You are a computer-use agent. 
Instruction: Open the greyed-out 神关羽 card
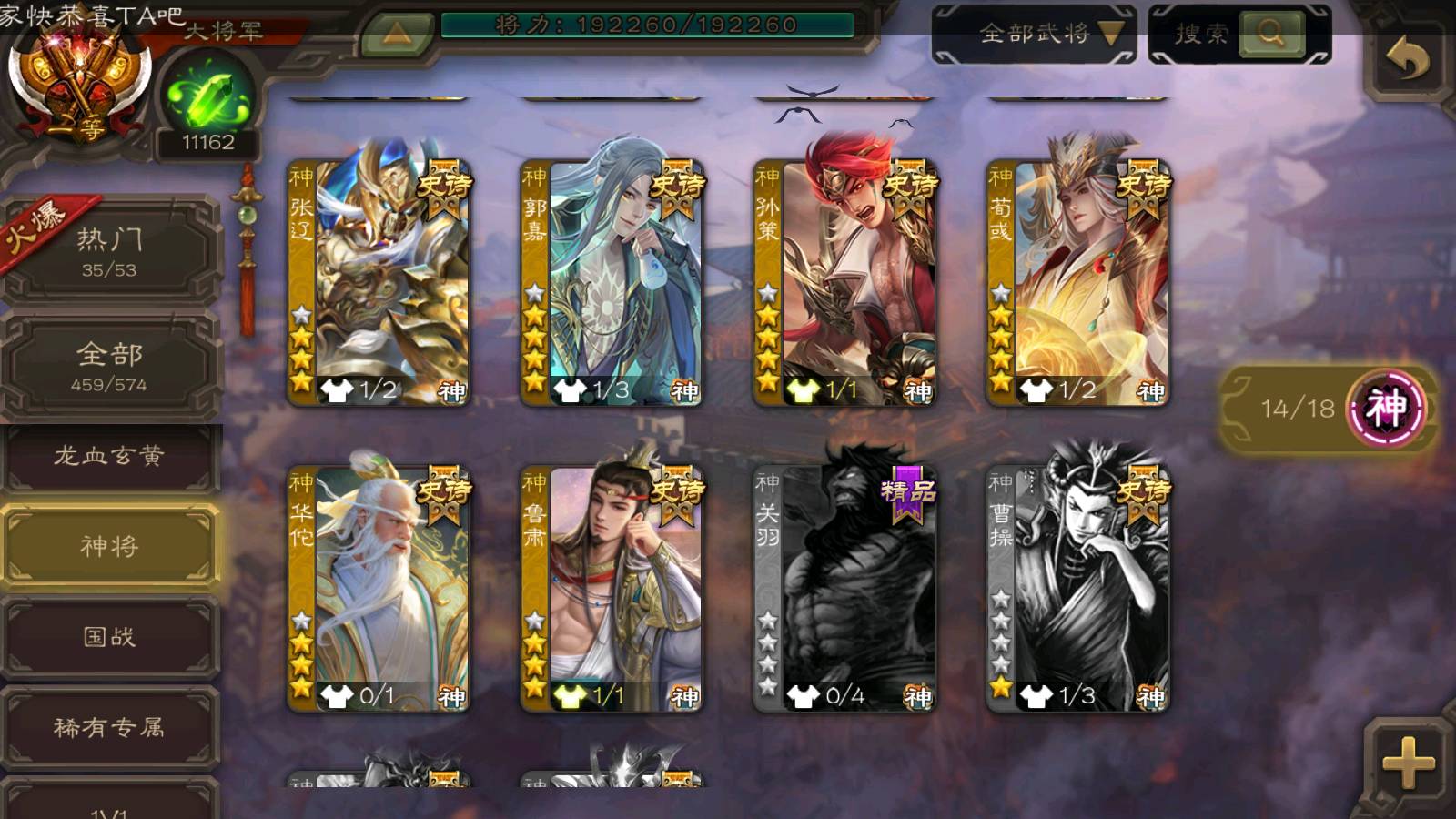(844, 588)
